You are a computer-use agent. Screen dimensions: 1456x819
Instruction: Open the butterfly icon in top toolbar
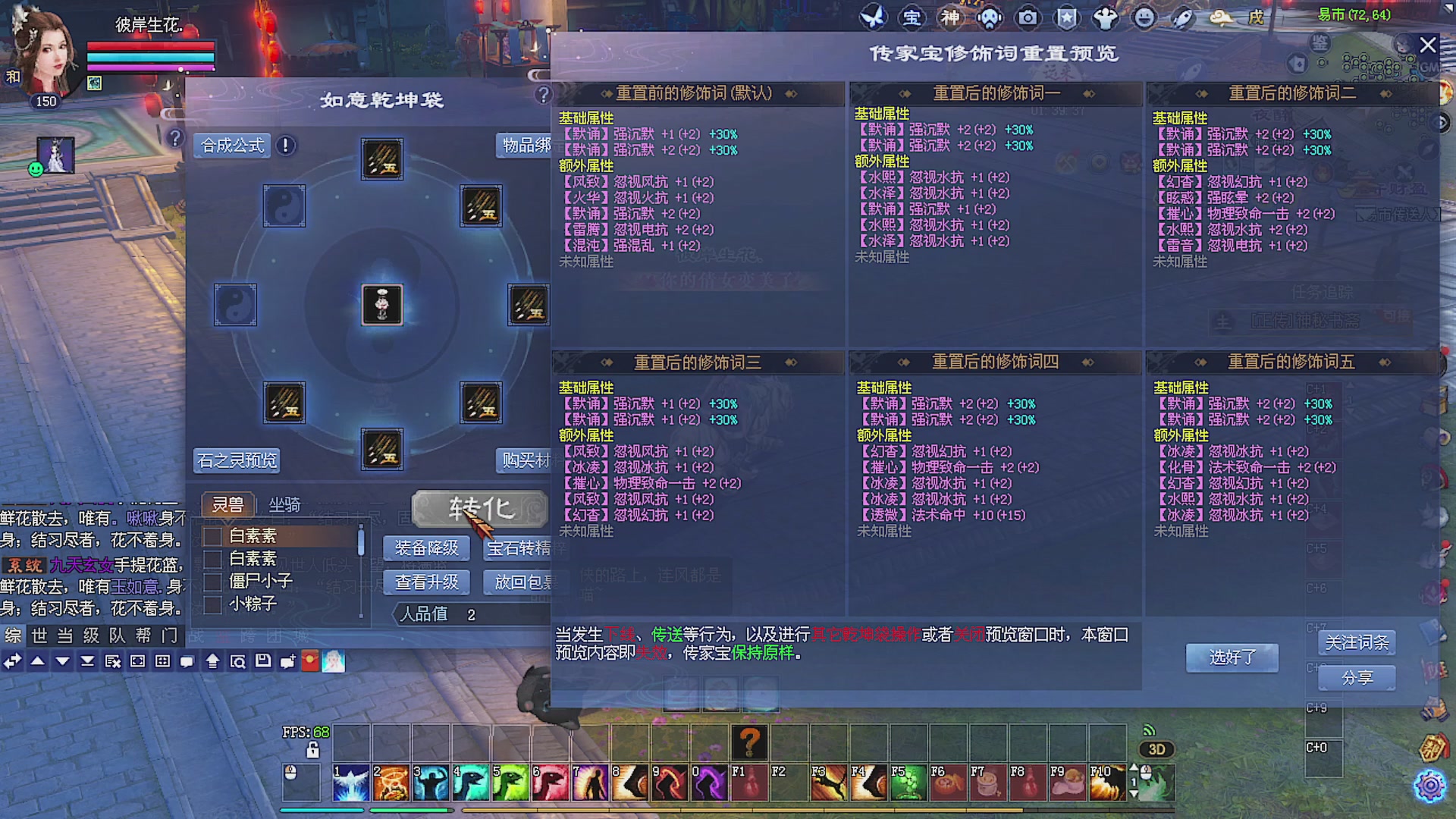pos(873,17)
